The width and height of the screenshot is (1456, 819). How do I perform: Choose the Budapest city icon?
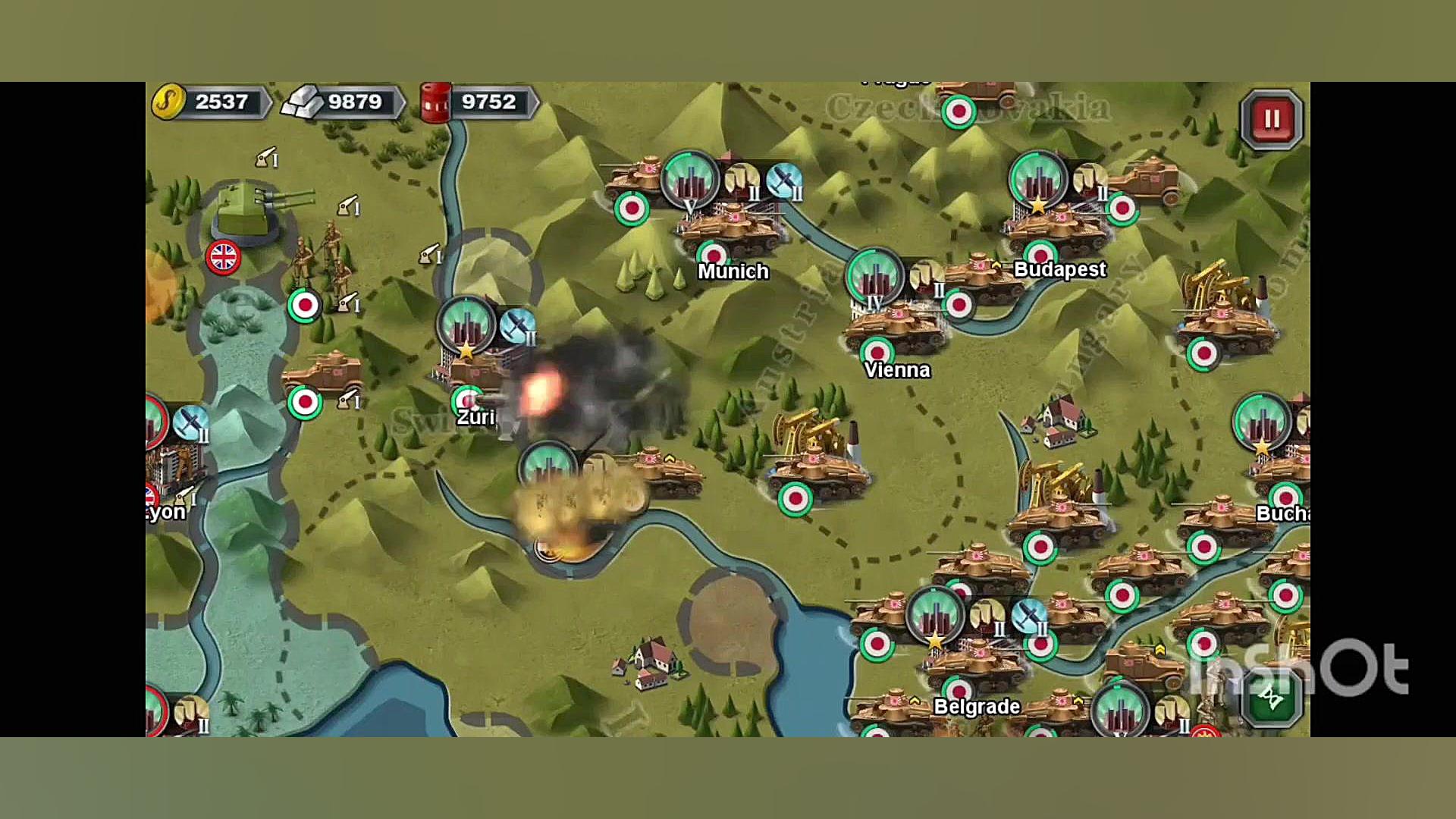click(x=1037, y=180)
